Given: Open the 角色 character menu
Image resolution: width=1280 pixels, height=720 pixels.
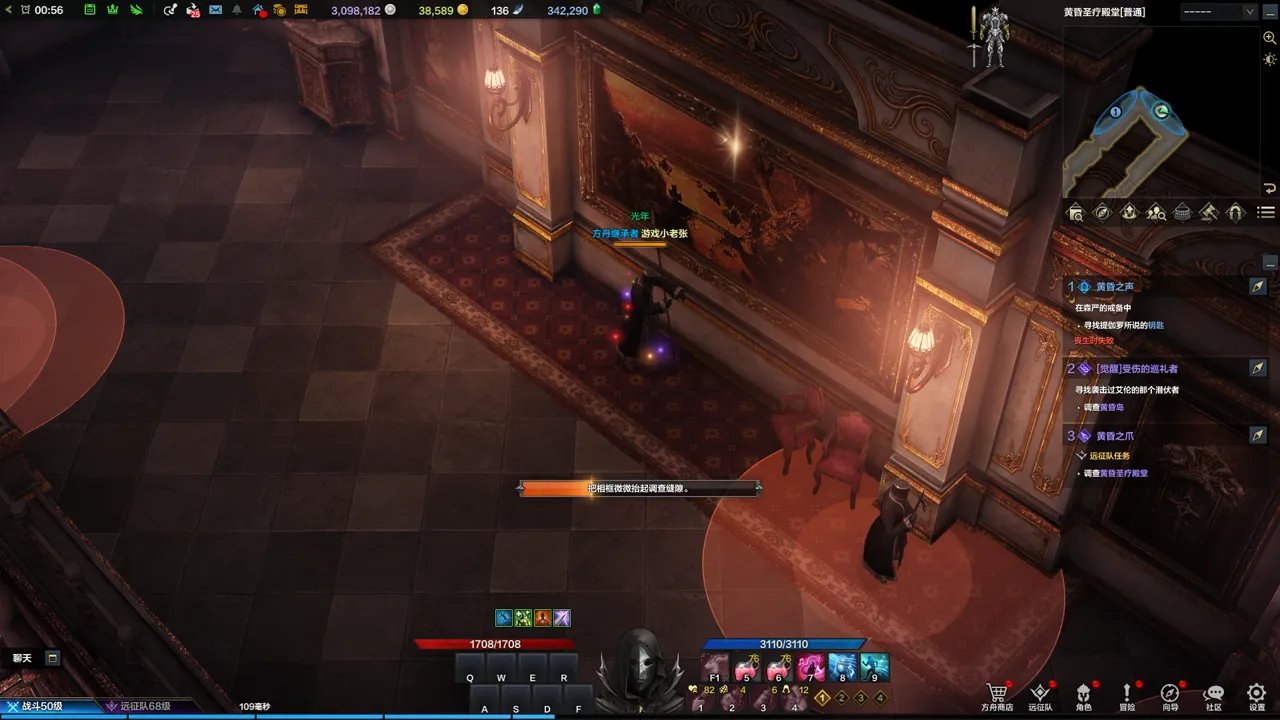Looking at the screenshot, I should tap(1083, 693).
